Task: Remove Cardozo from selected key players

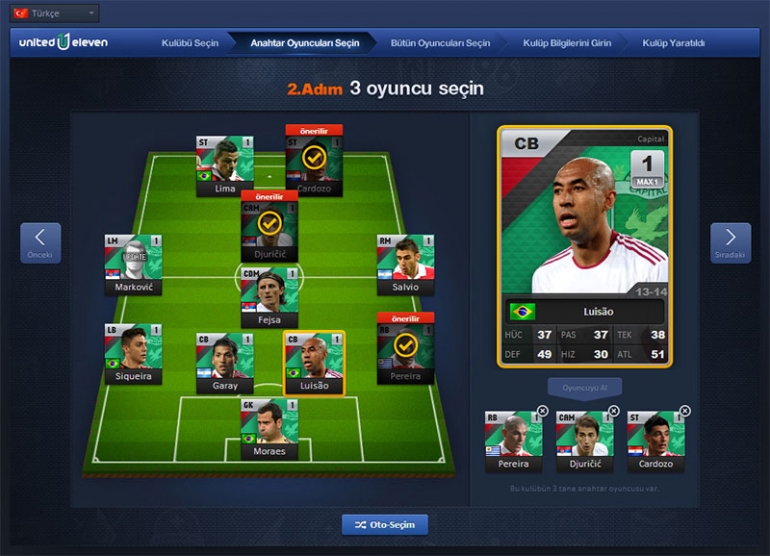Action: (x=685, y=411)
